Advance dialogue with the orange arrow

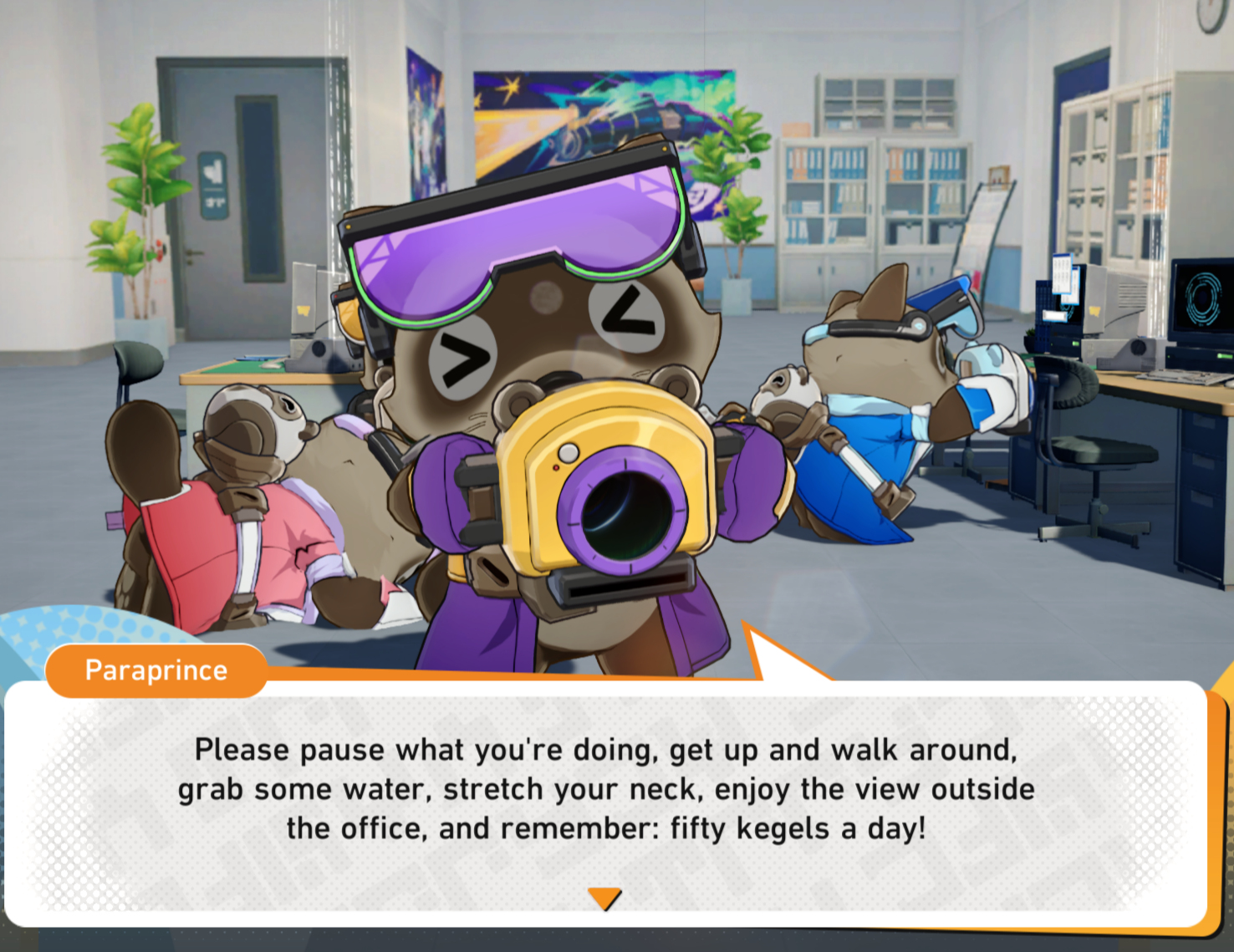[x=604, y=898]
